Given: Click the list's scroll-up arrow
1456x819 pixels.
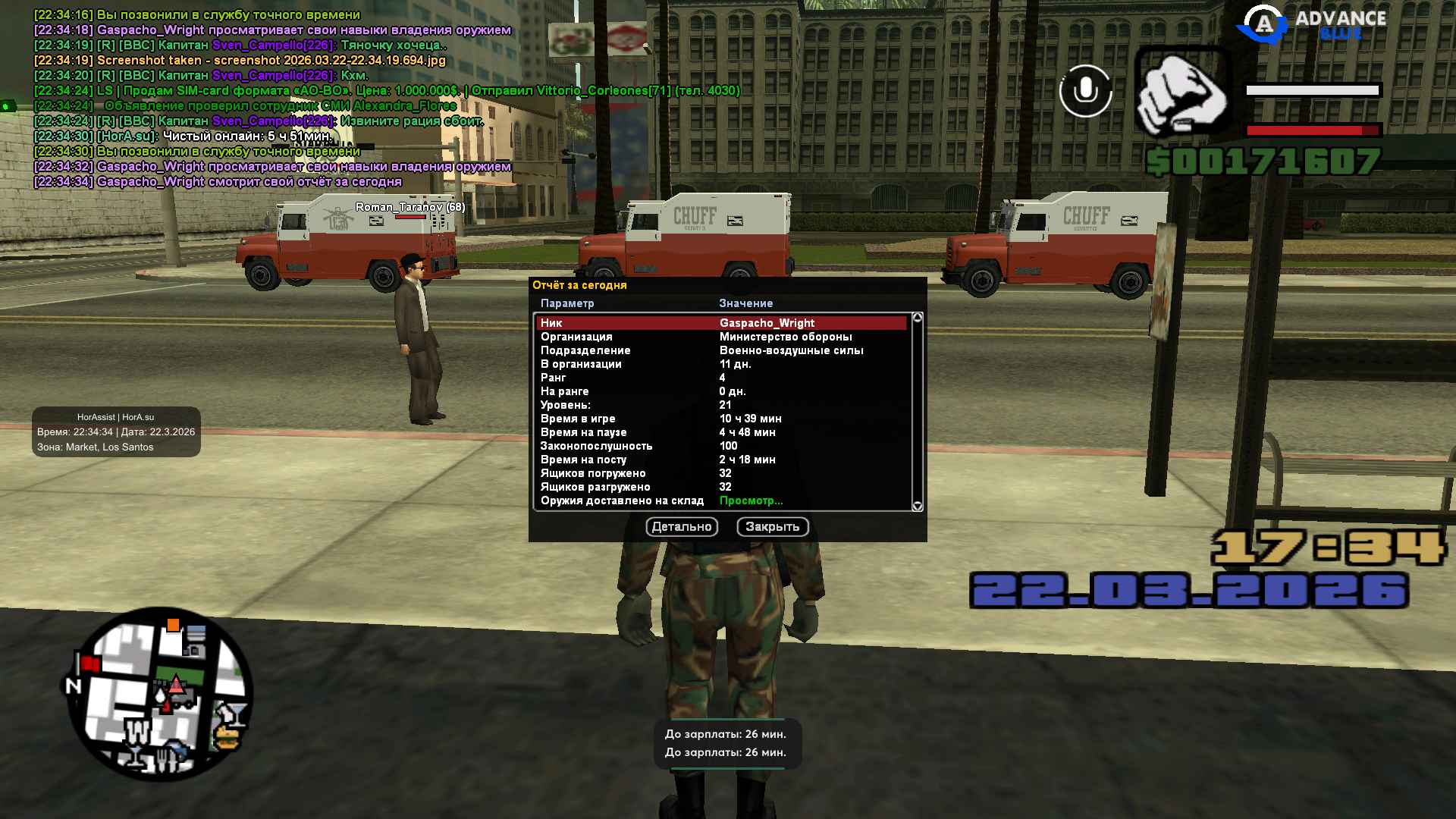Looking at the screenshot, I should pos(918,318).
